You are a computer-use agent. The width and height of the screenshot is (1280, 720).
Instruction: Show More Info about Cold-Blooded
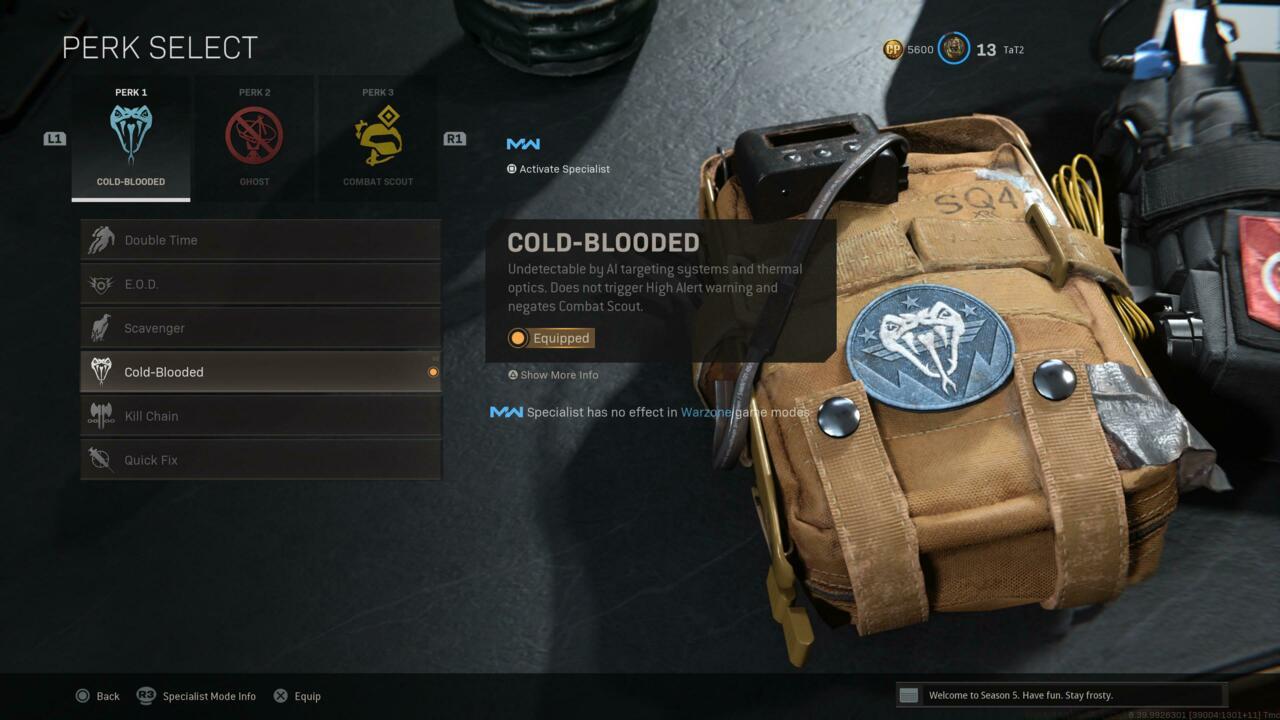[553, 375]
